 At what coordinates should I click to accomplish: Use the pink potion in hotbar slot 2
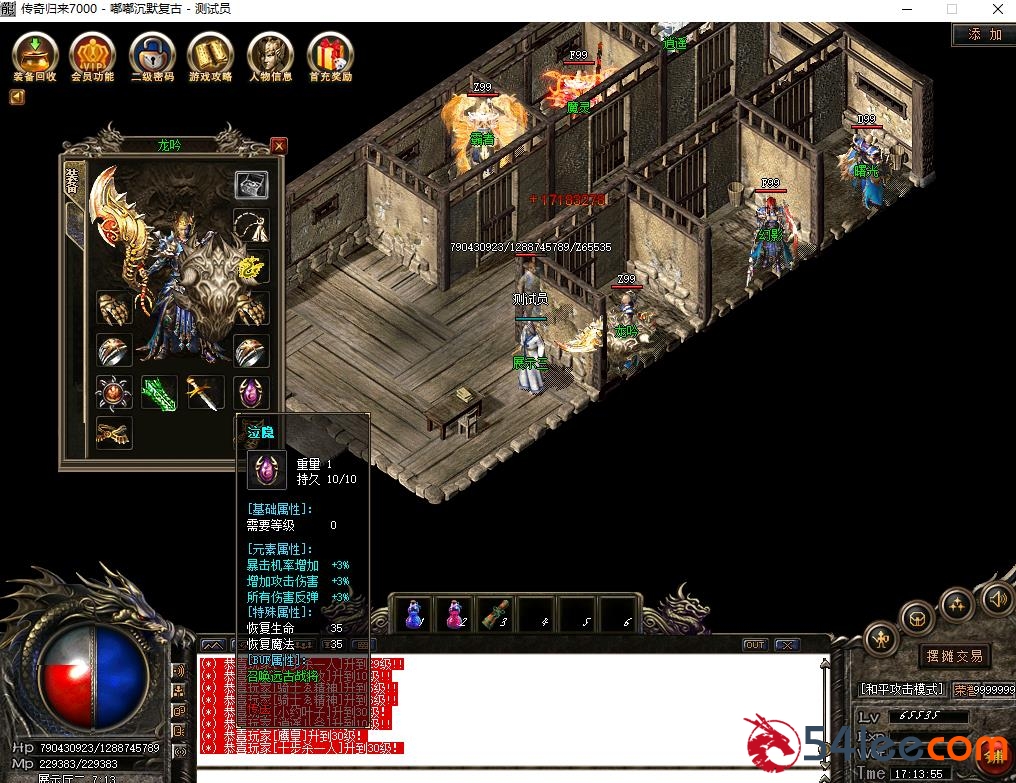pos(455,613)
